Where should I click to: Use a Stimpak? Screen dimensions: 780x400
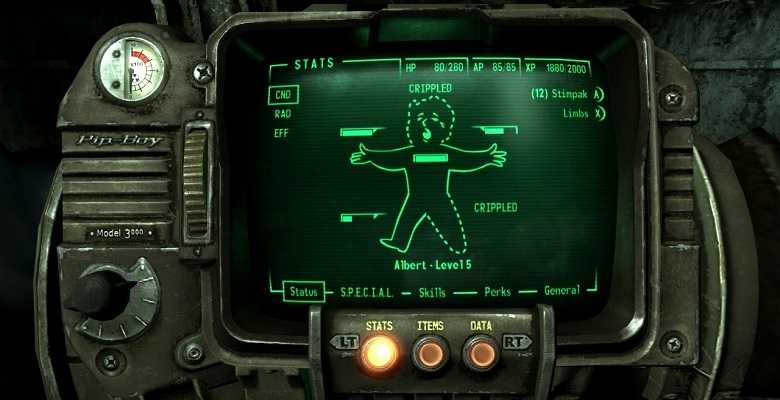click(x=567, y=95)
